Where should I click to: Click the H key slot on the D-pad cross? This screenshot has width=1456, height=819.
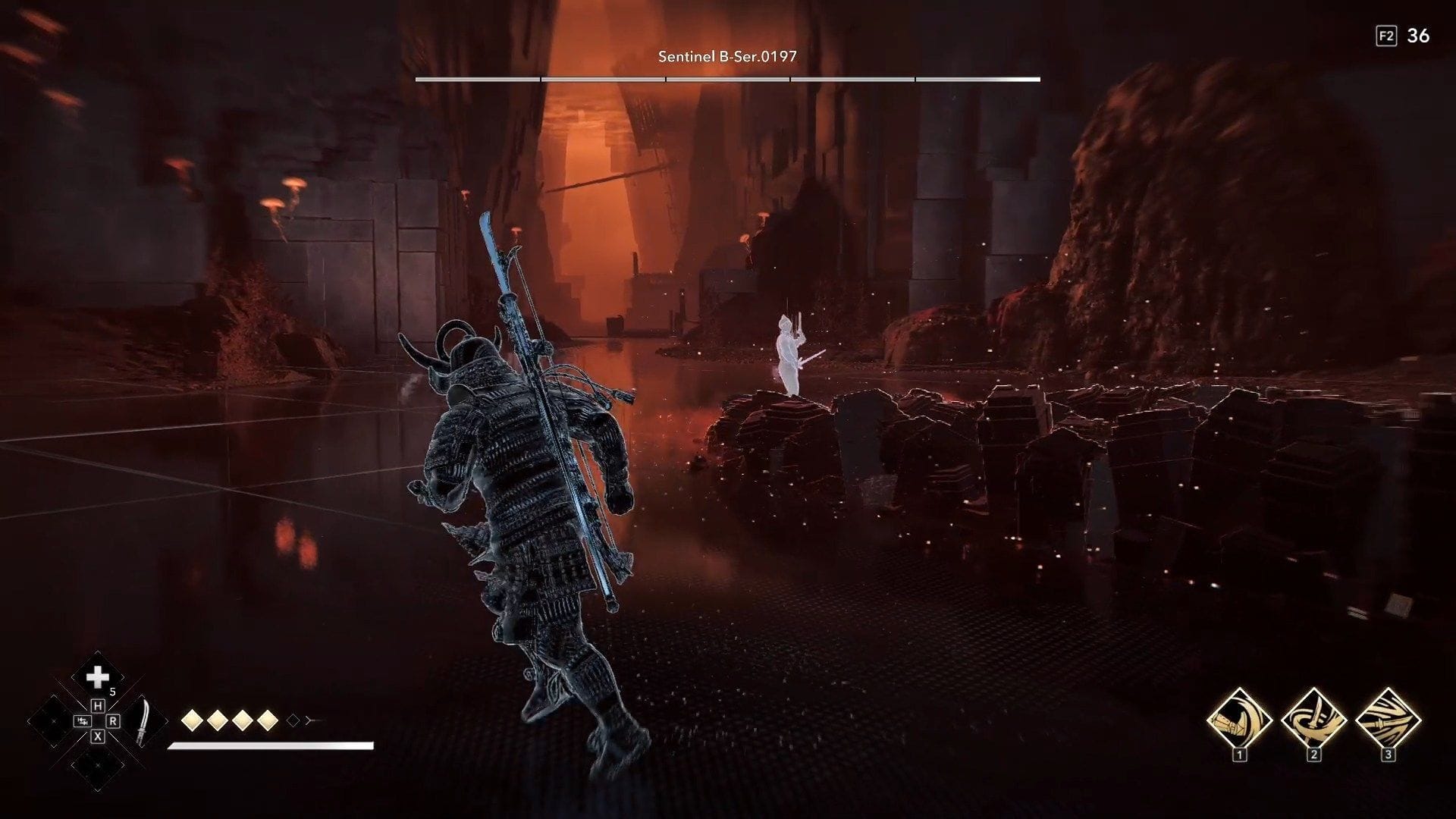point(99,707)
